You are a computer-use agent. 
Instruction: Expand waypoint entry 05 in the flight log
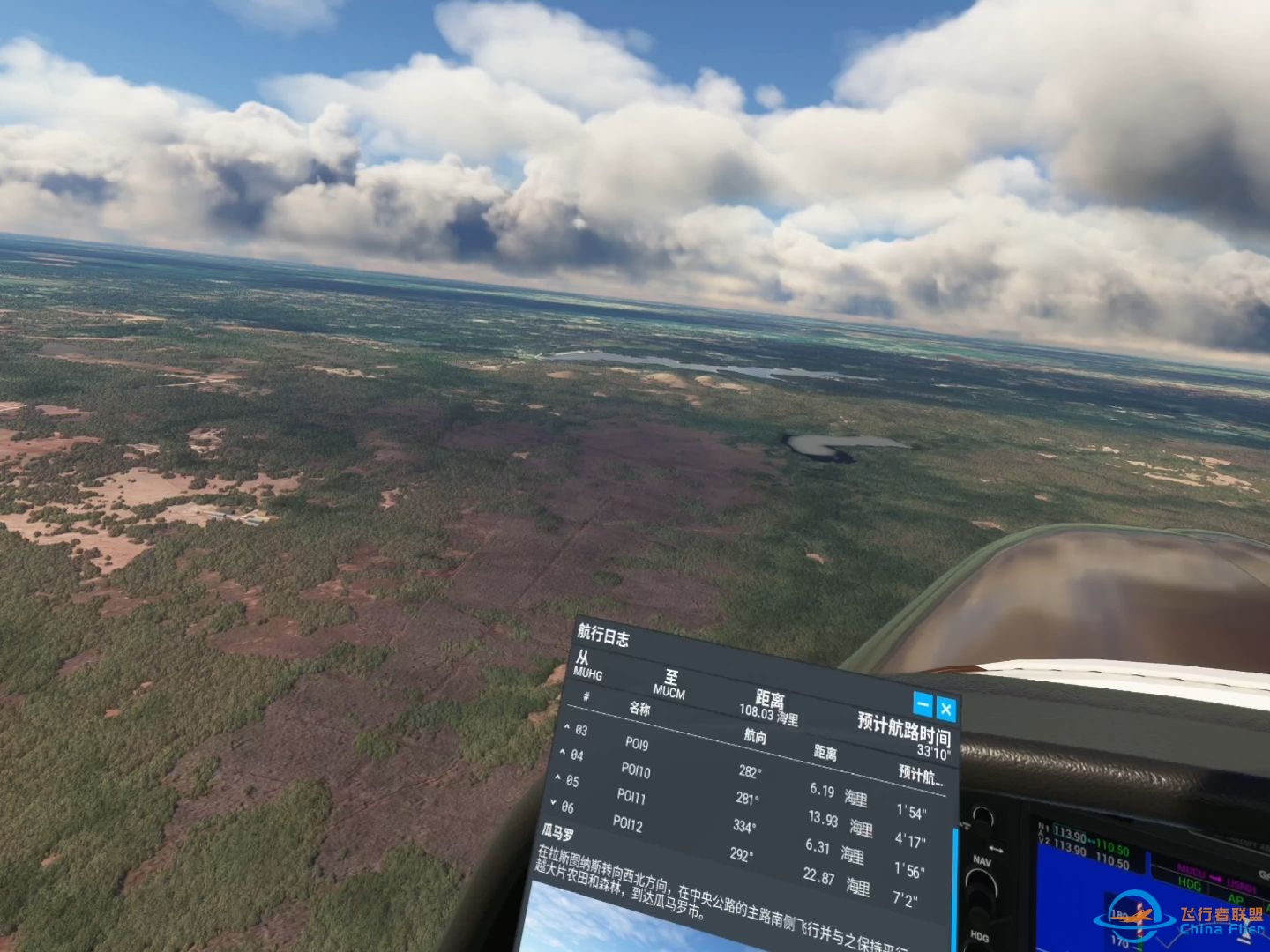pos(557,778)
